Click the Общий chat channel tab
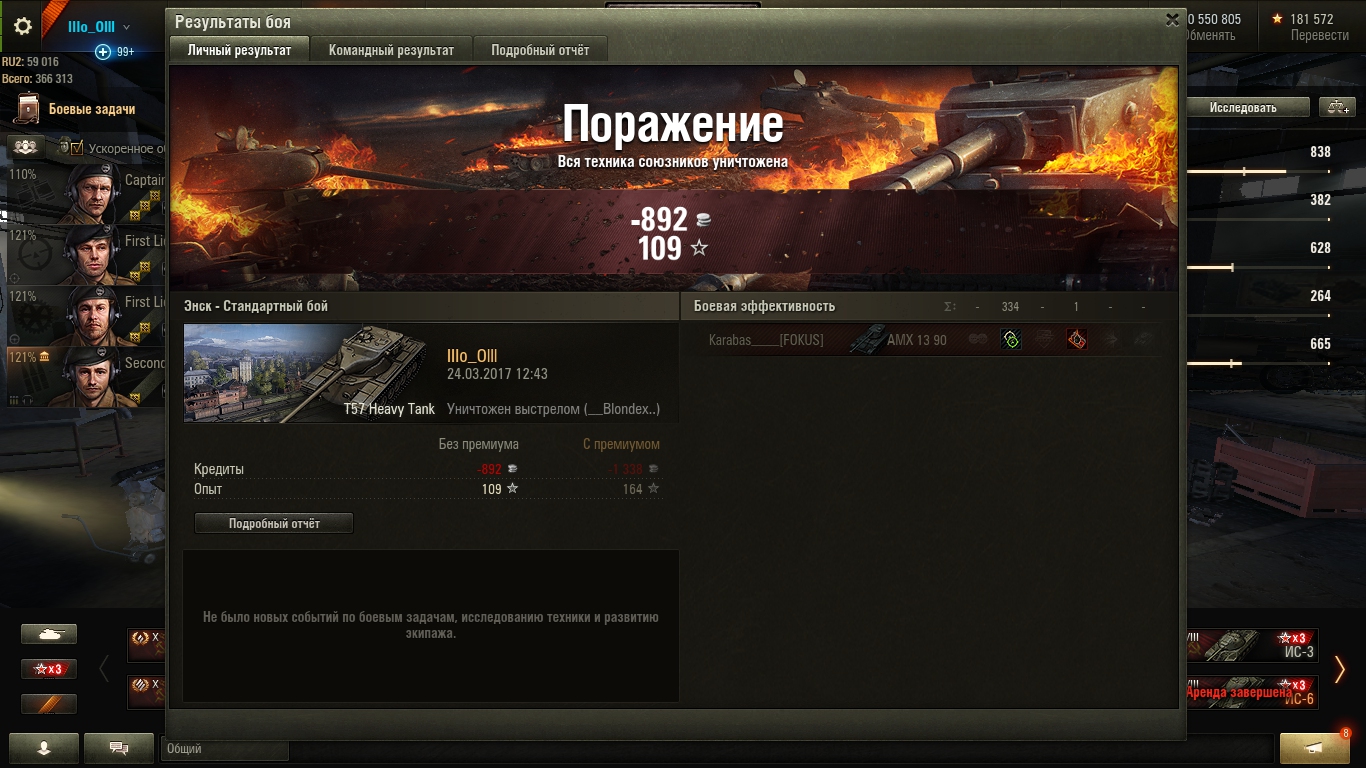Screen dimensions: 1366x768 pos(224,748)
